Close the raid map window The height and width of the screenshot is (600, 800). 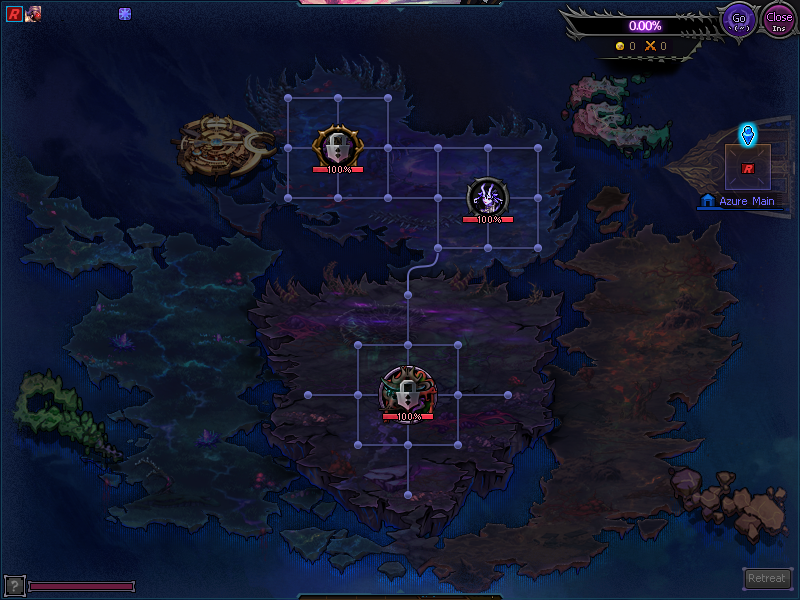point(778,19)
